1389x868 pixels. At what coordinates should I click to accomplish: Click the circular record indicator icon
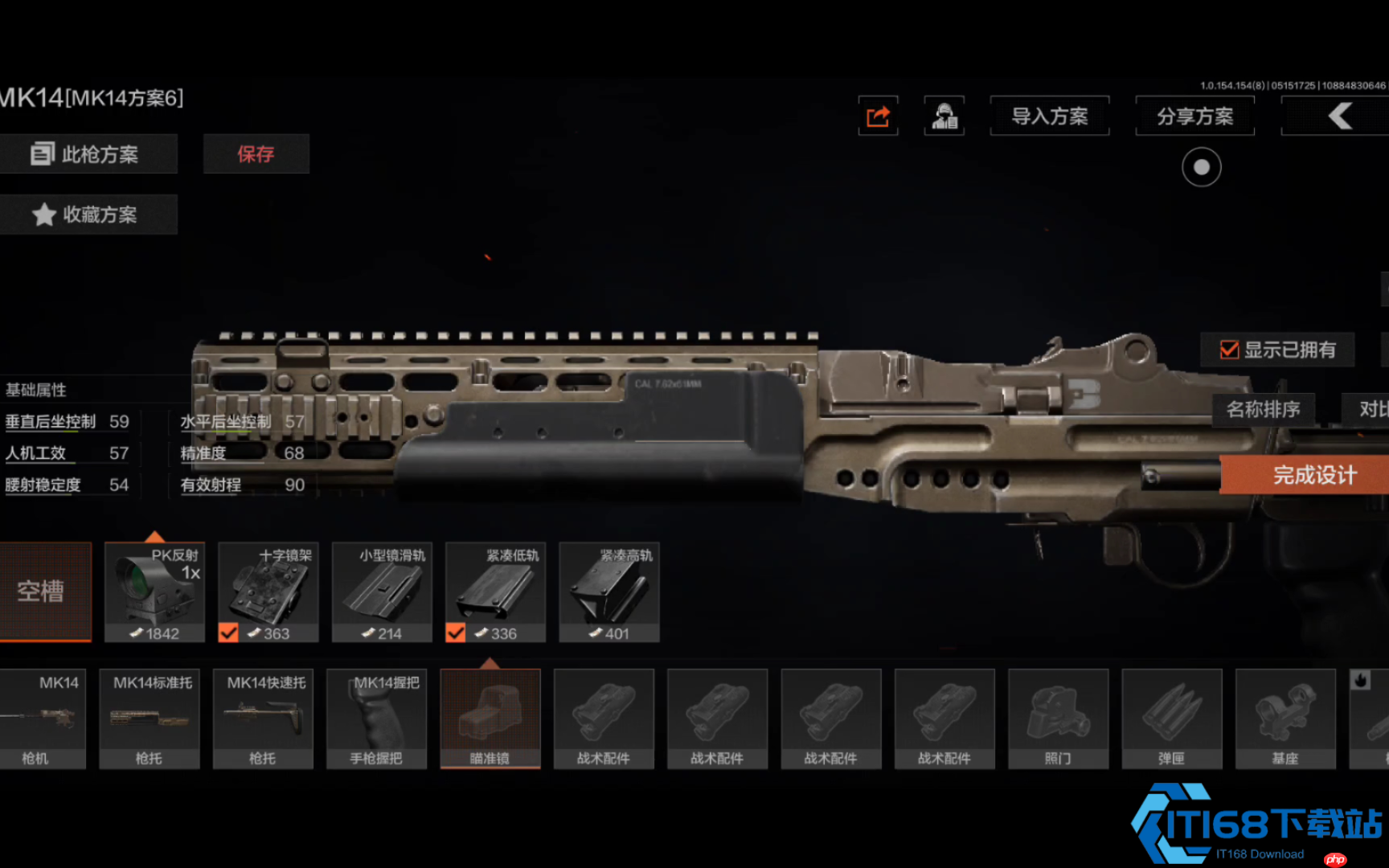coord(1201,169)
